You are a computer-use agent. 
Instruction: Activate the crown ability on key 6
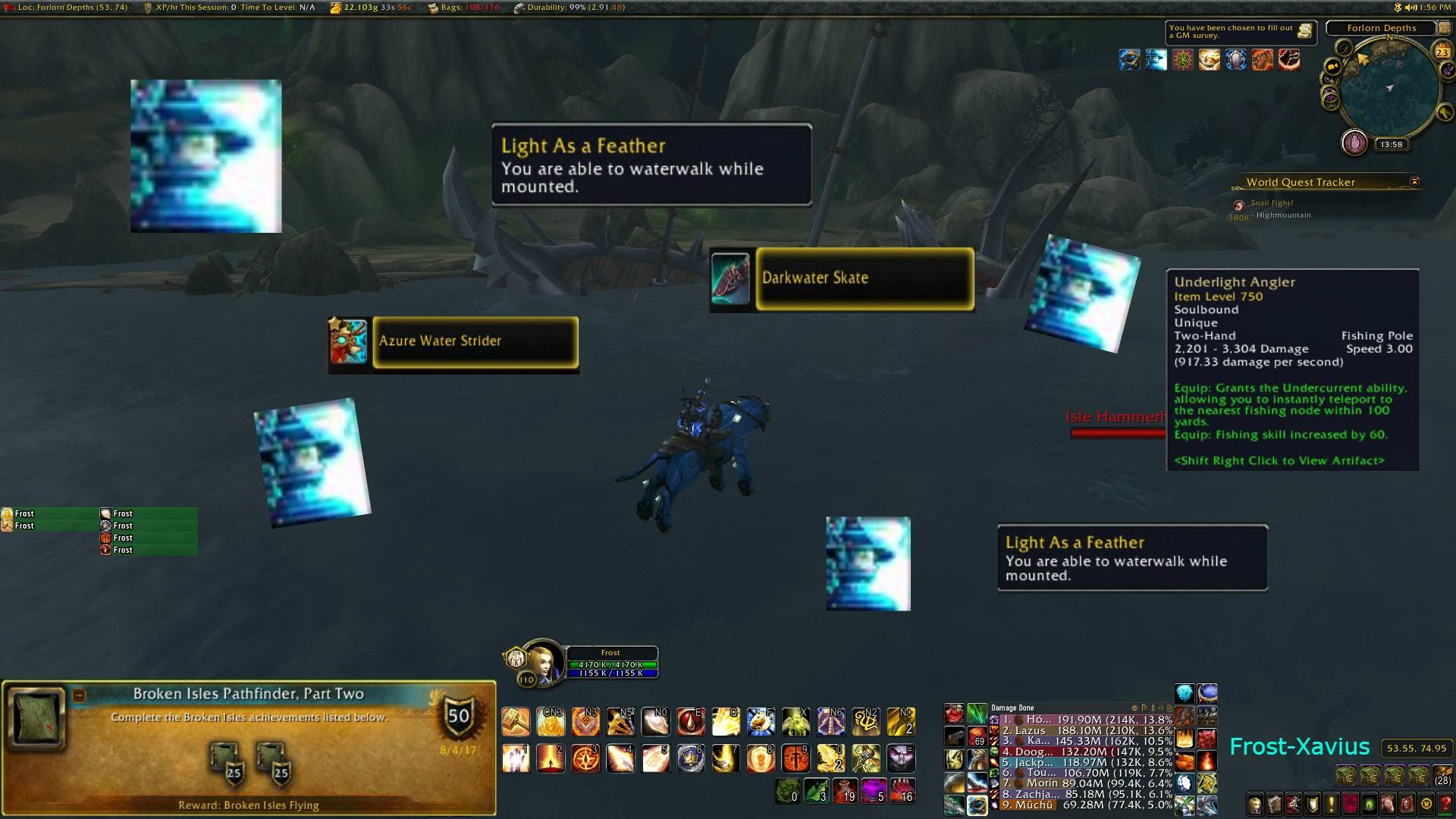click(691, 758)
